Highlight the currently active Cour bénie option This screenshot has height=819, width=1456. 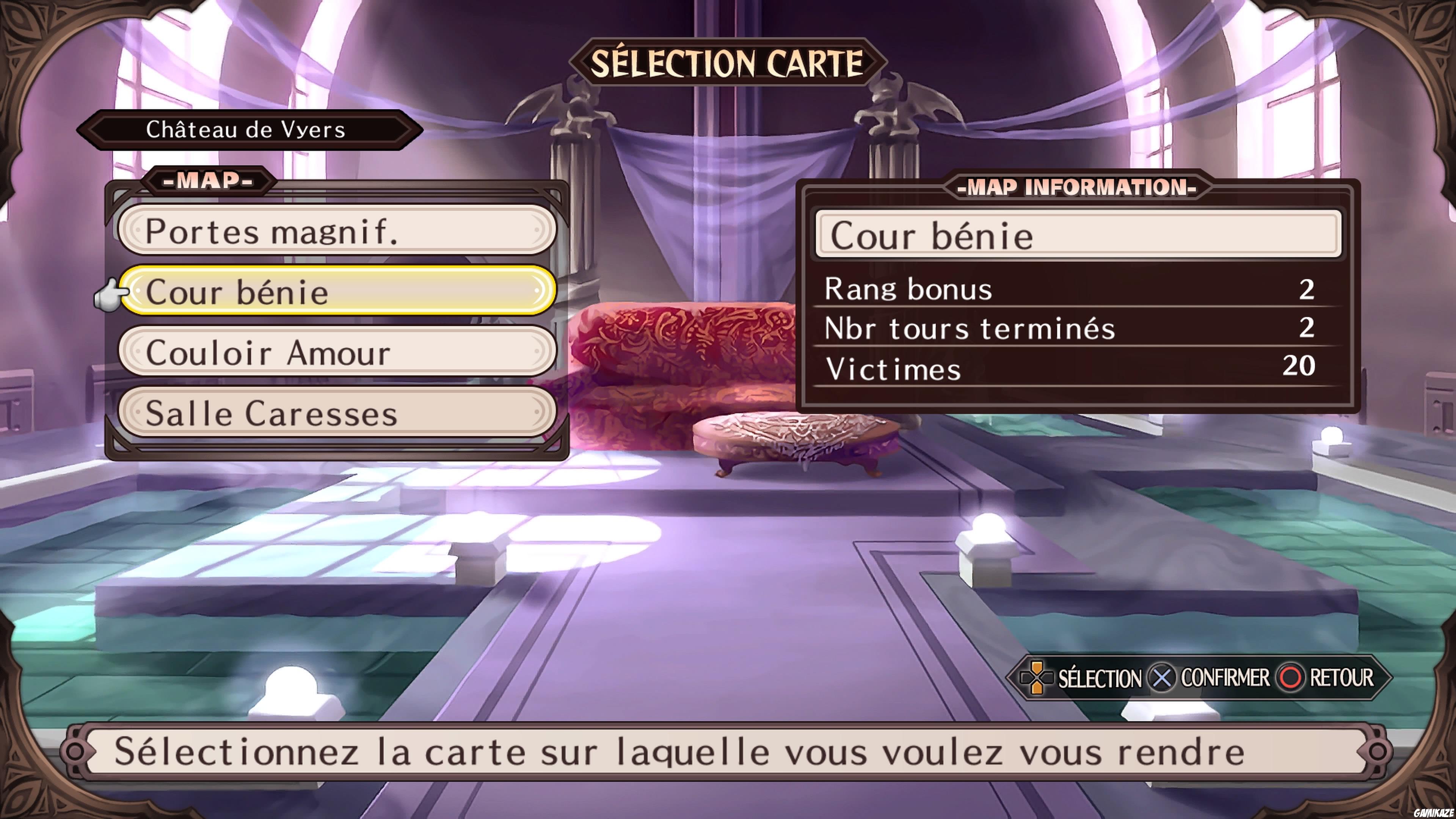click(x=339, y=293)
